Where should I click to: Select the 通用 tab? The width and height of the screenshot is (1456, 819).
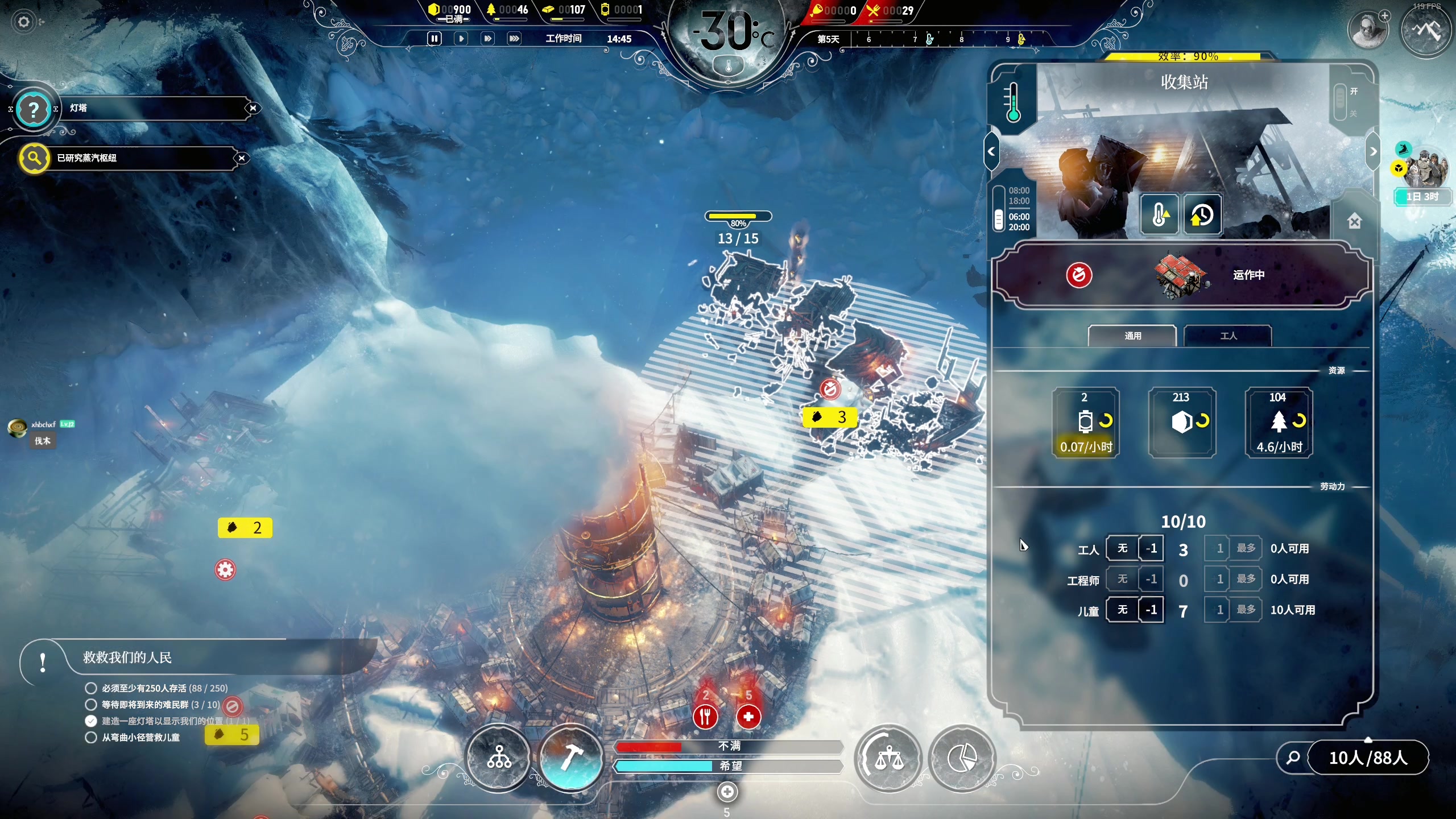coord(1132,336)
